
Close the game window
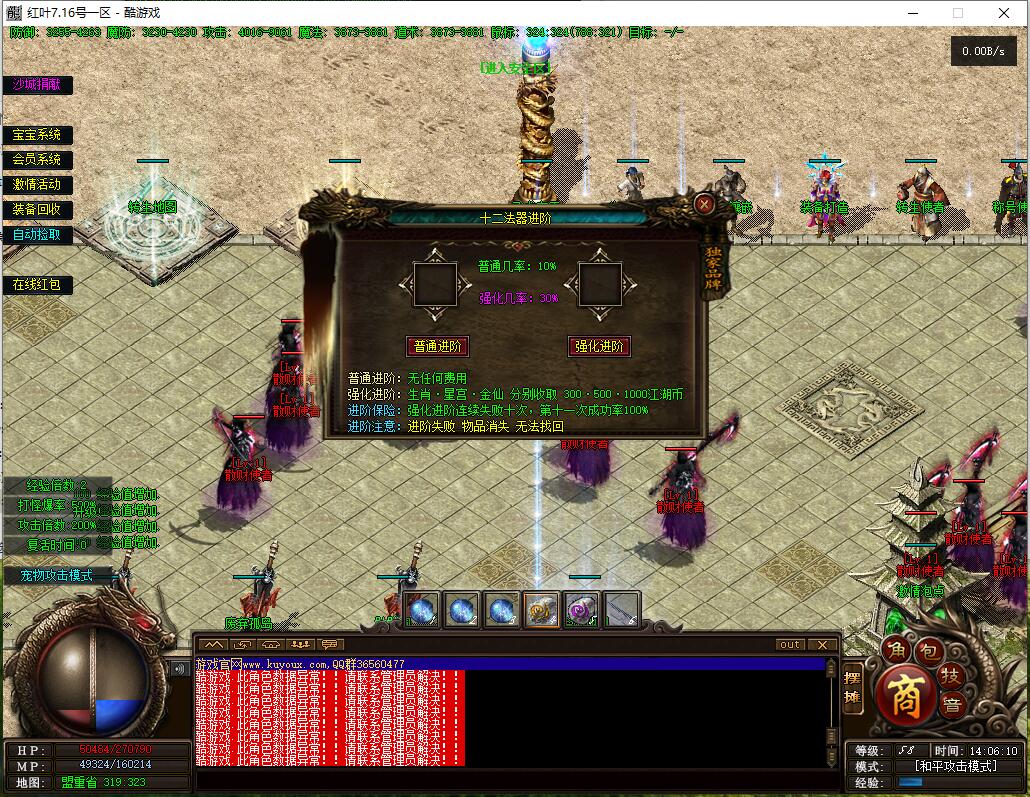[x=1004, y=13]
